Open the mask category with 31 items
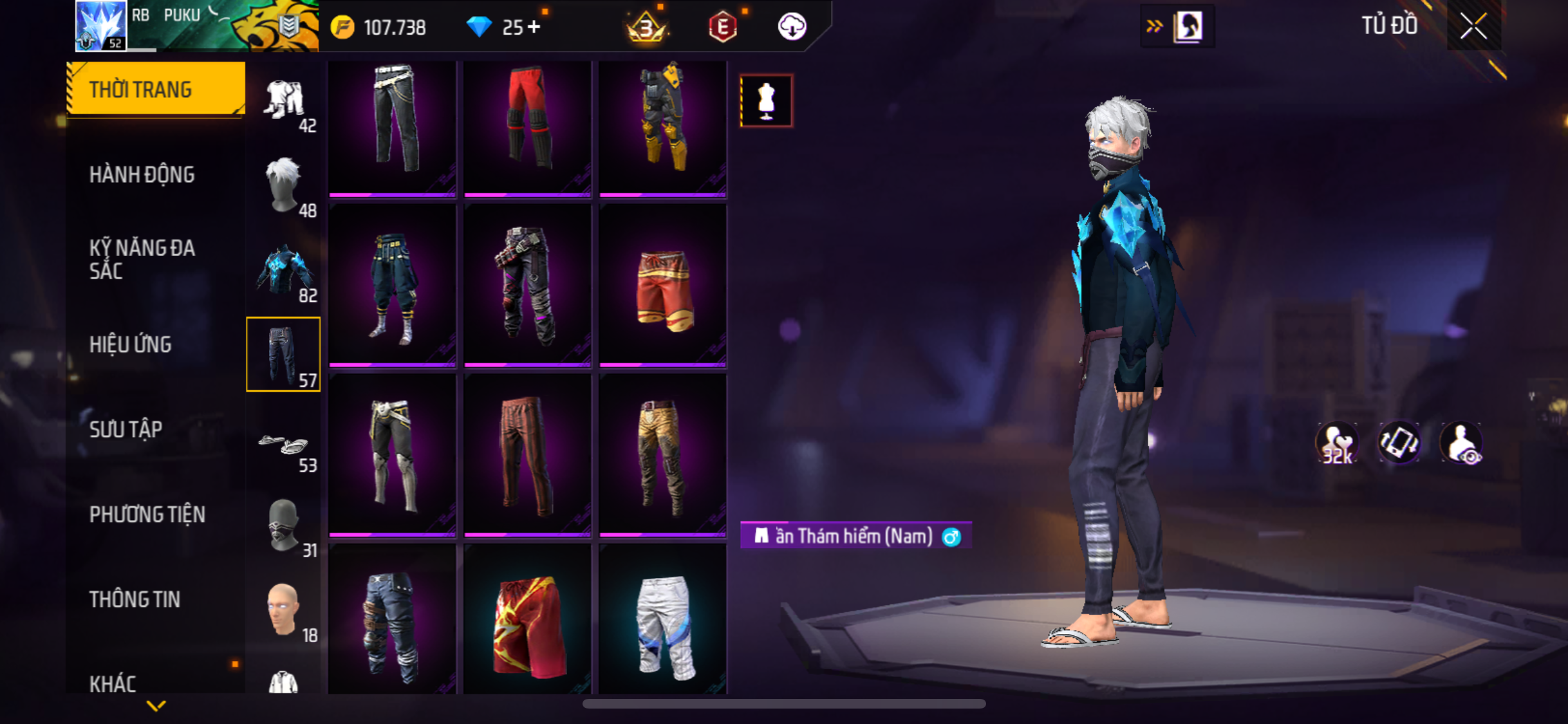This screenshot has height=724, width=1568. [283, 526]
